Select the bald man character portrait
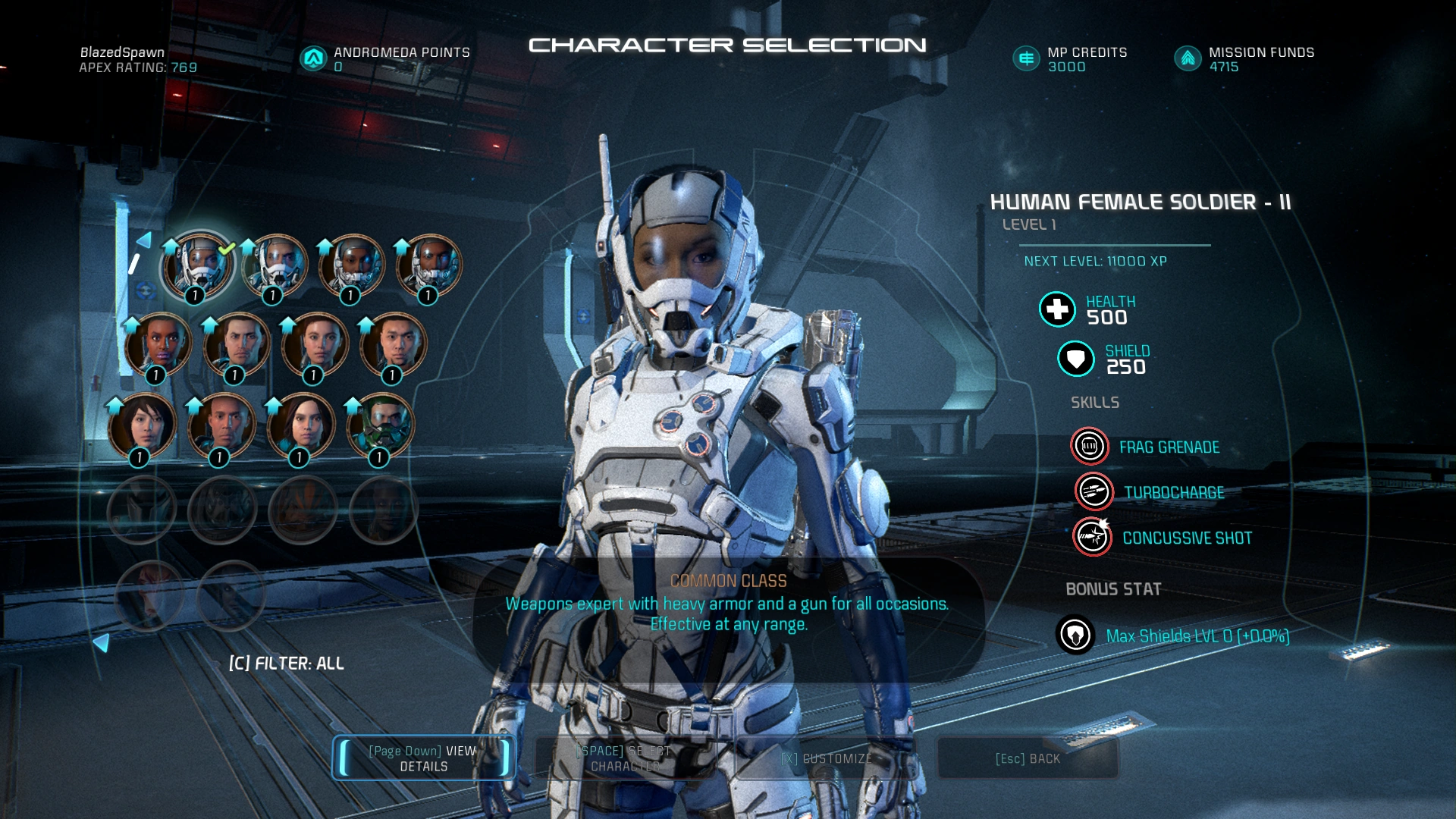The width and height of the screenshot is (1456, 819). click(x=221, y=425)
